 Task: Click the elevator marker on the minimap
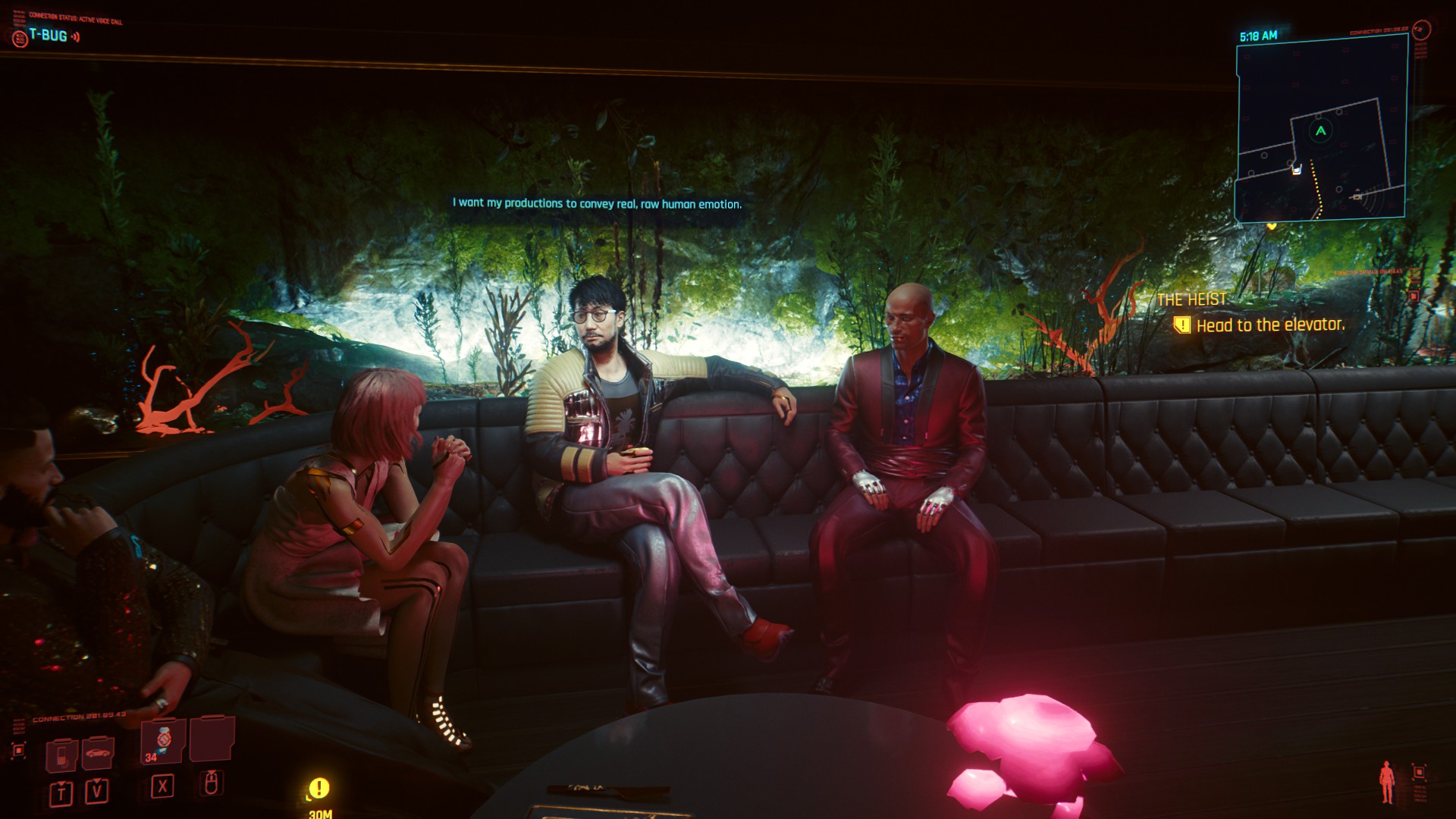point(1297,169)
